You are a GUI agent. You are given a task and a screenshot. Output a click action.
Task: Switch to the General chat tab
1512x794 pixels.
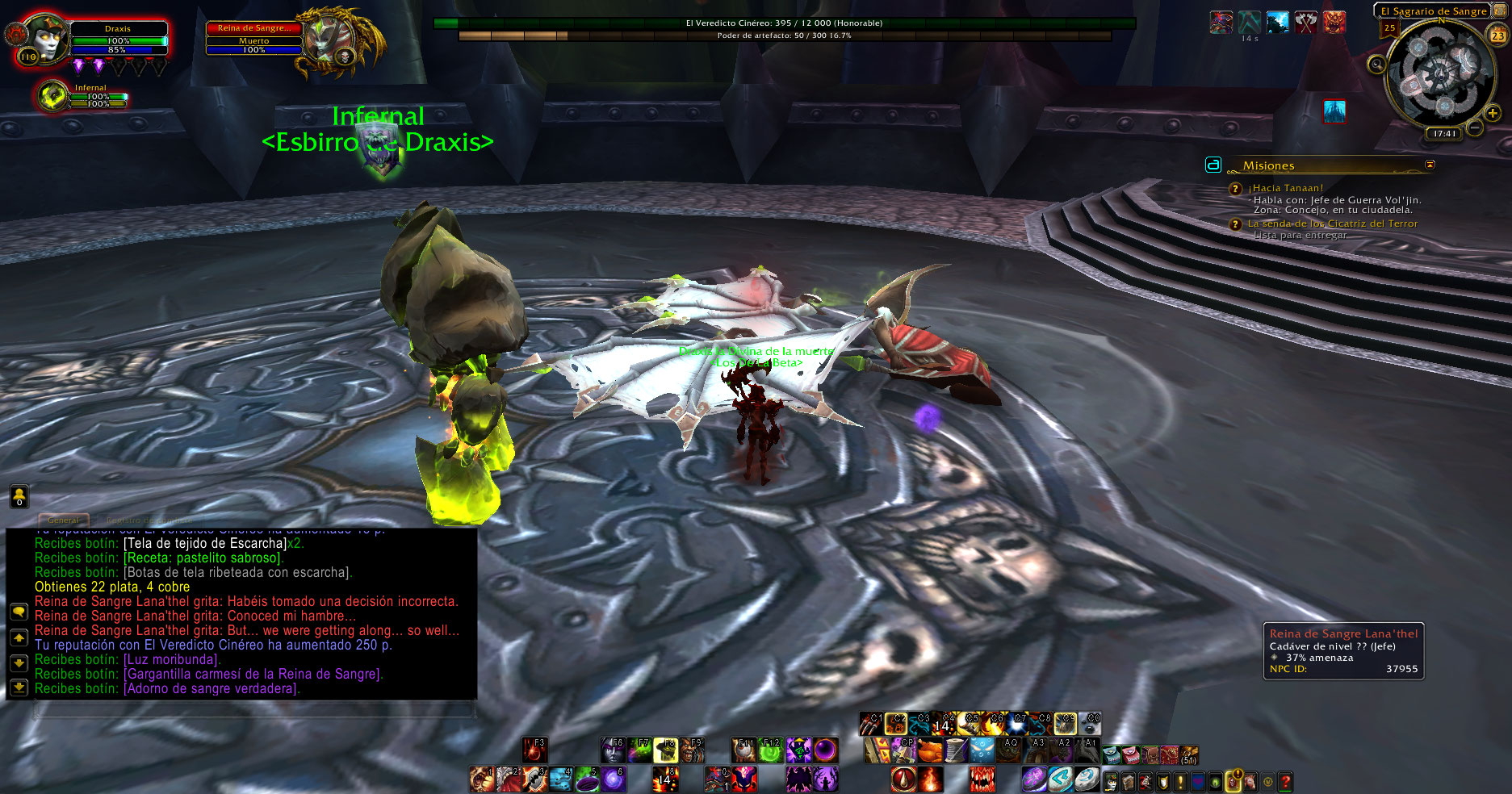point(63,520)
